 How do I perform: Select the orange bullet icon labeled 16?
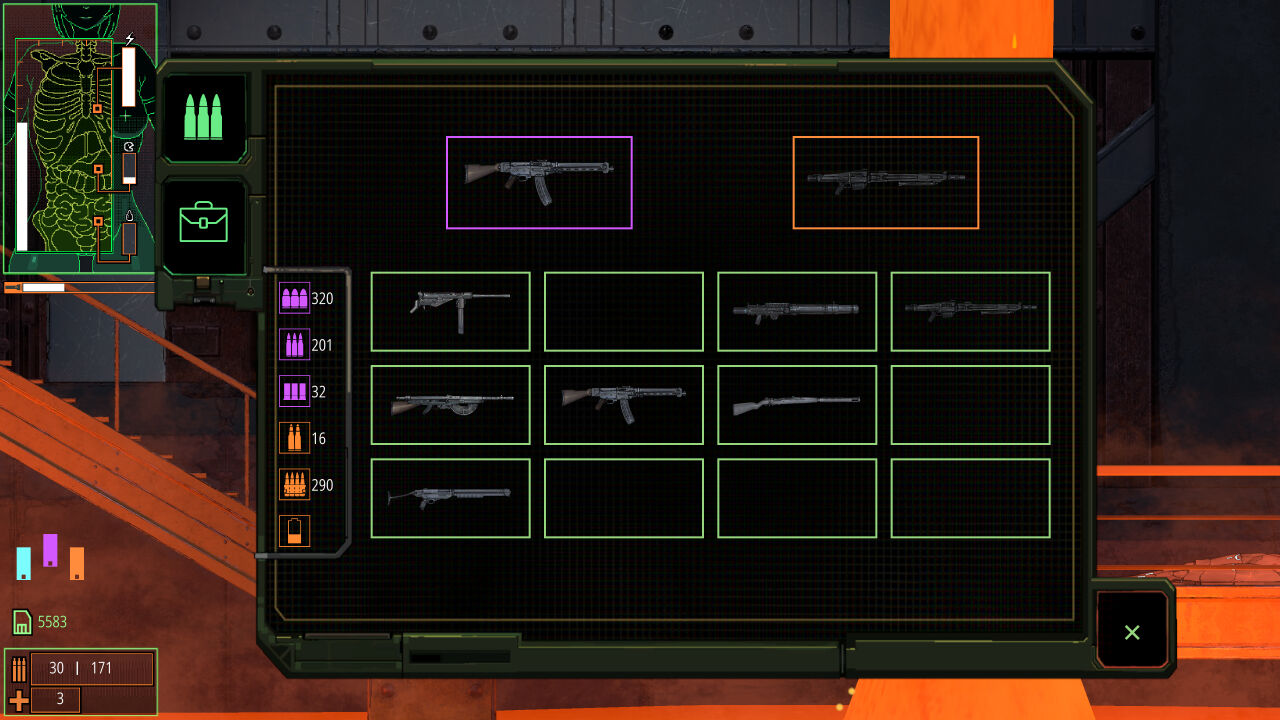pos(294,438)
